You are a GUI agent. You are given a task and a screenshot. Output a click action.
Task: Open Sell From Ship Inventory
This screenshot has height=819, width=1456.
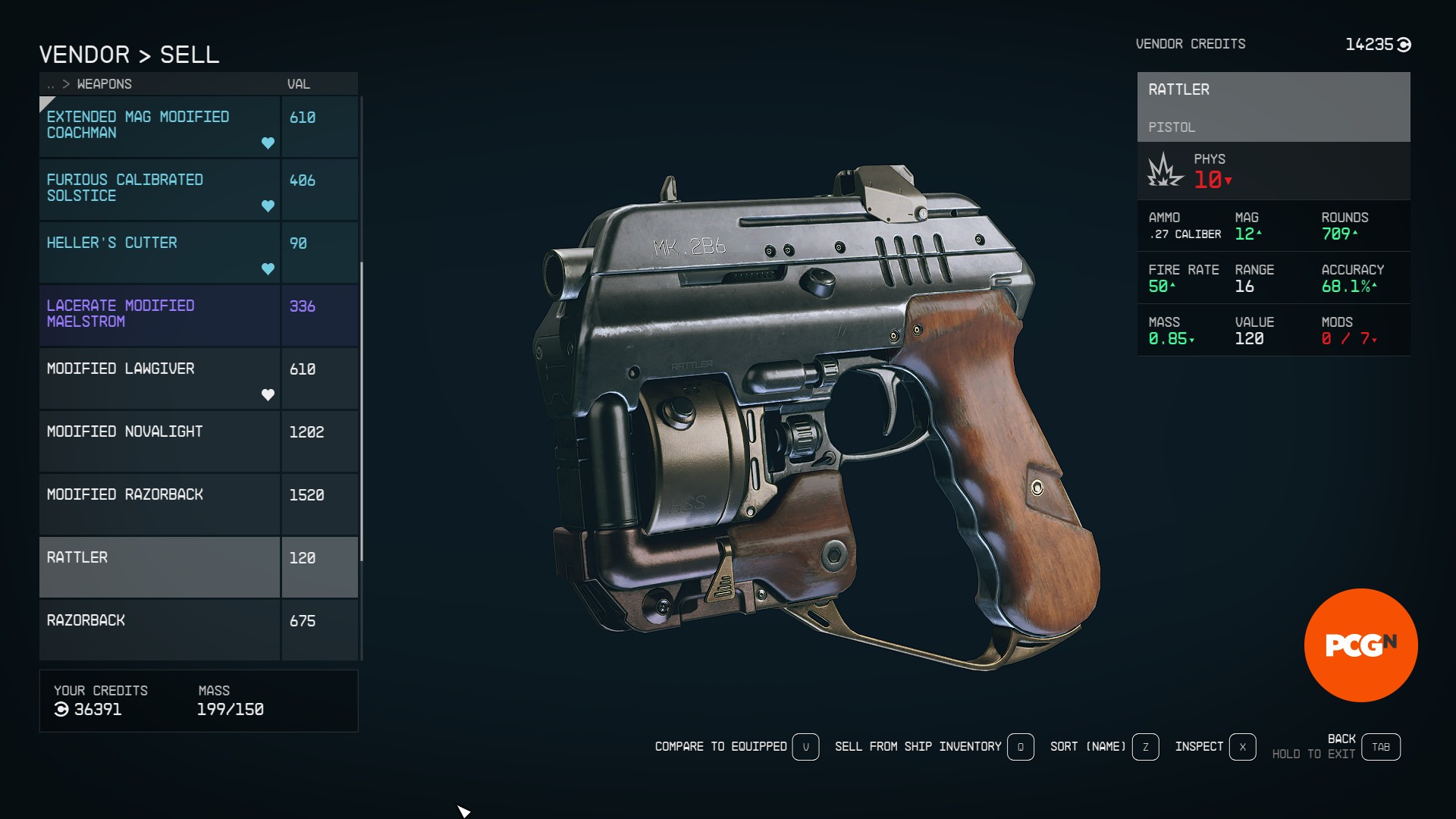[1020, 747]
